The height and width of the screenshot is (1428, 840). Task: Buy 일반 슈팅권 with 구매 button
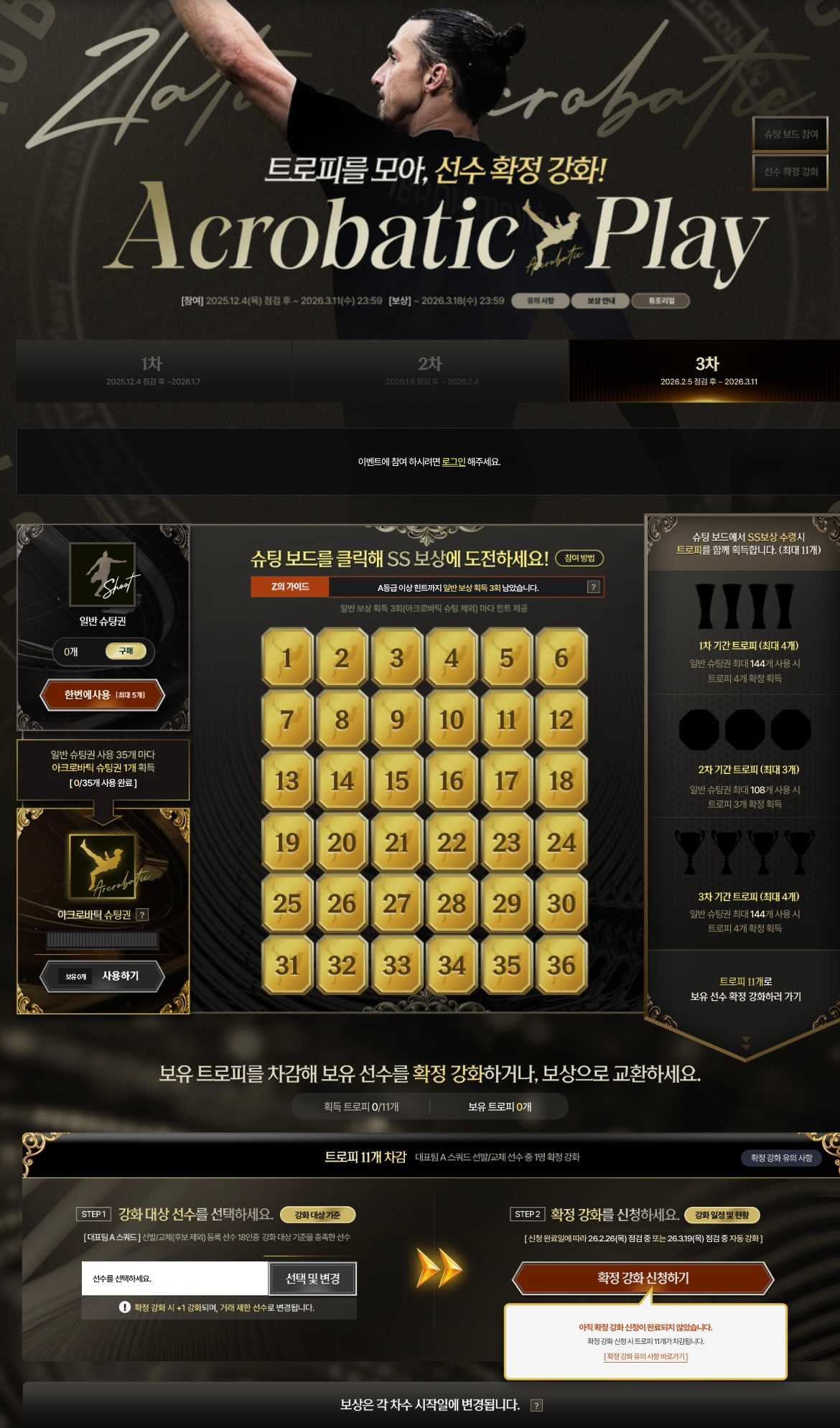coord(126,651)
